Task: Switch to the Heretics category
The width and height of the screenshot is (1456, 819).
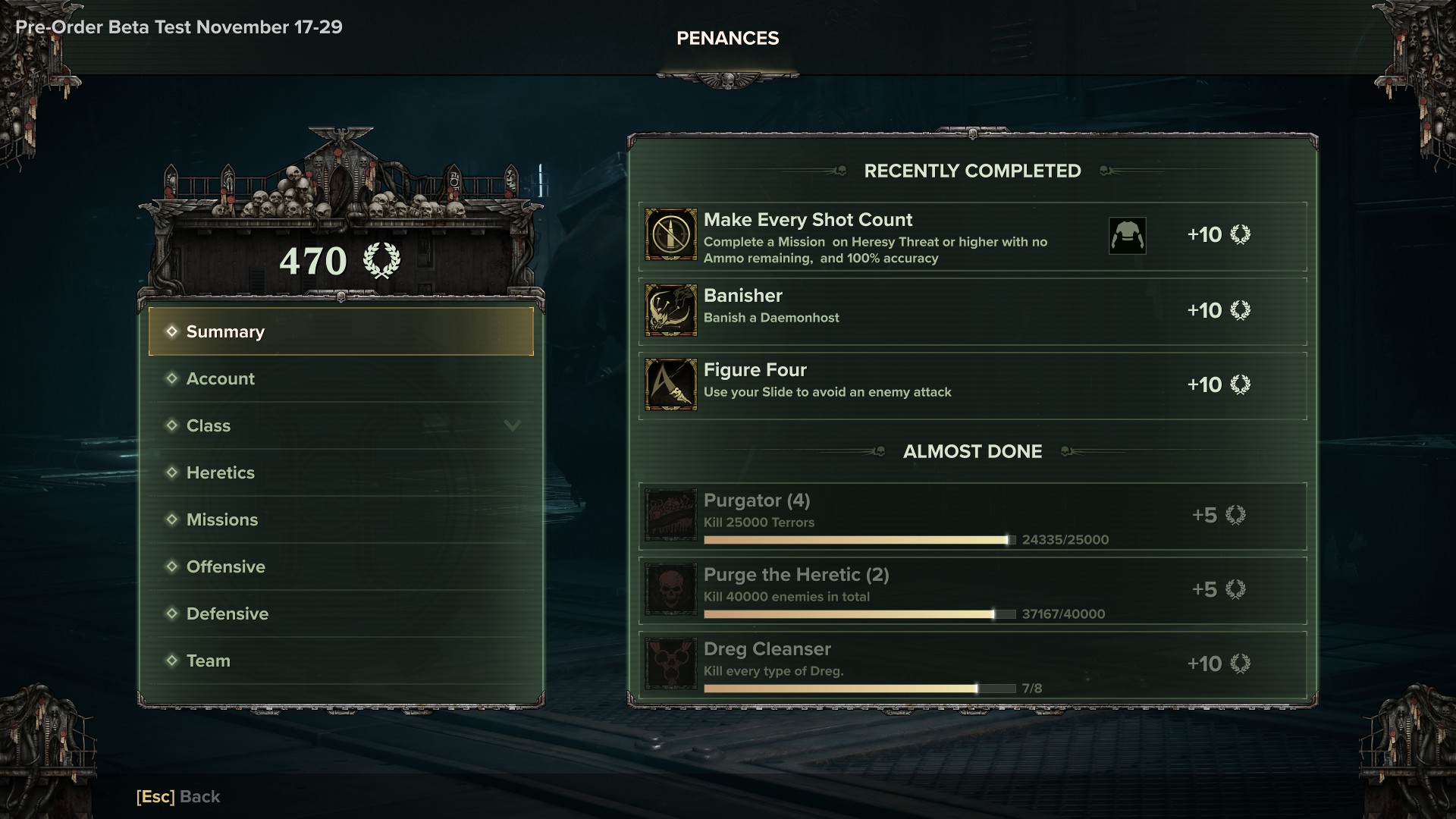Action: (340, 472)
